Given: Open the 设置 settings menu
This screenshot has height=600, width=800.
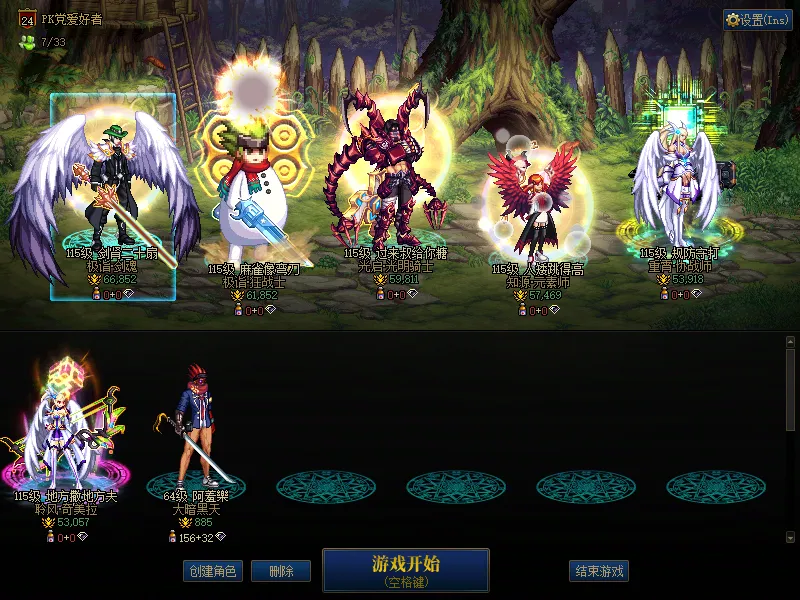Looking at the screenshot, I should click(757, 20).
